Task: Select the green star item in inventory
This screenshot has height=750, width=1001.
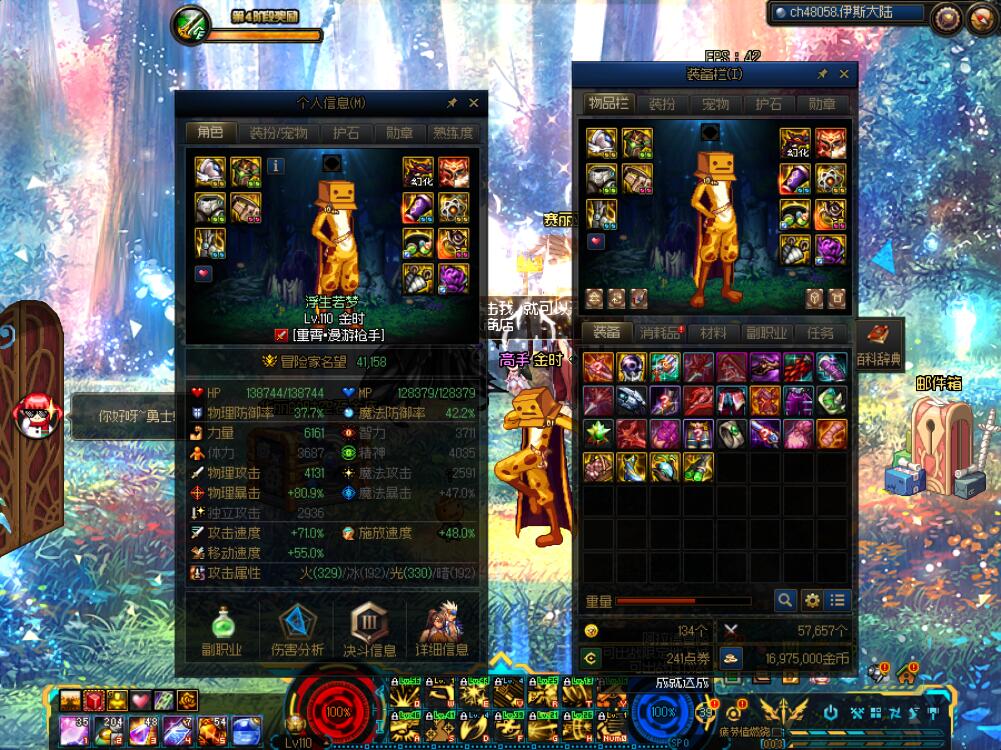Action: click(599, 433)
